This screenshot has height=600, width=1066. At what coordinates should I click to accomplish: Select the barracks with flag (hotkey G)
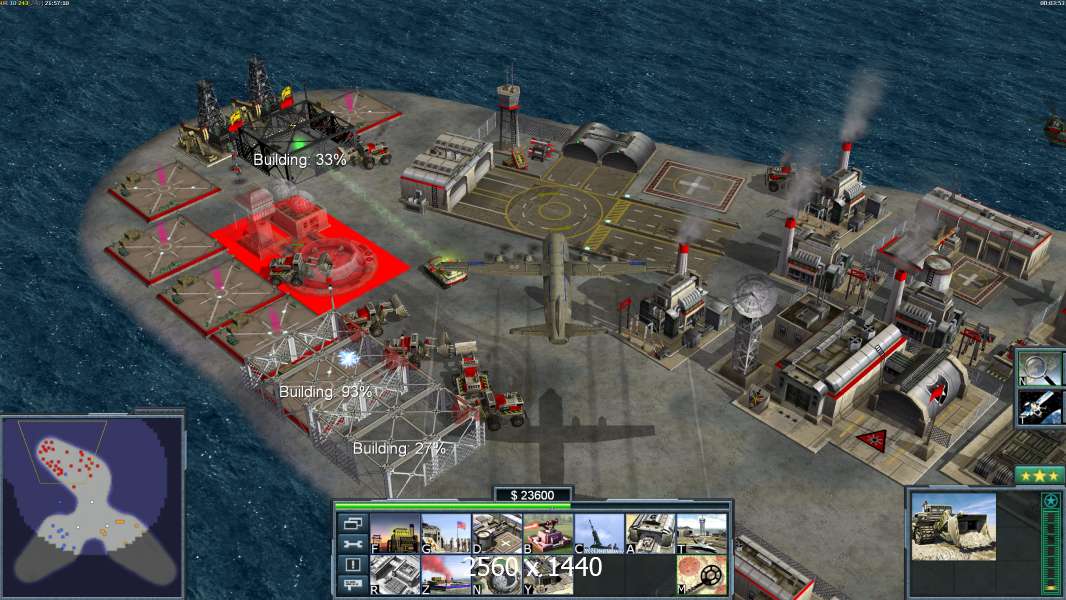tap(445, 533)
